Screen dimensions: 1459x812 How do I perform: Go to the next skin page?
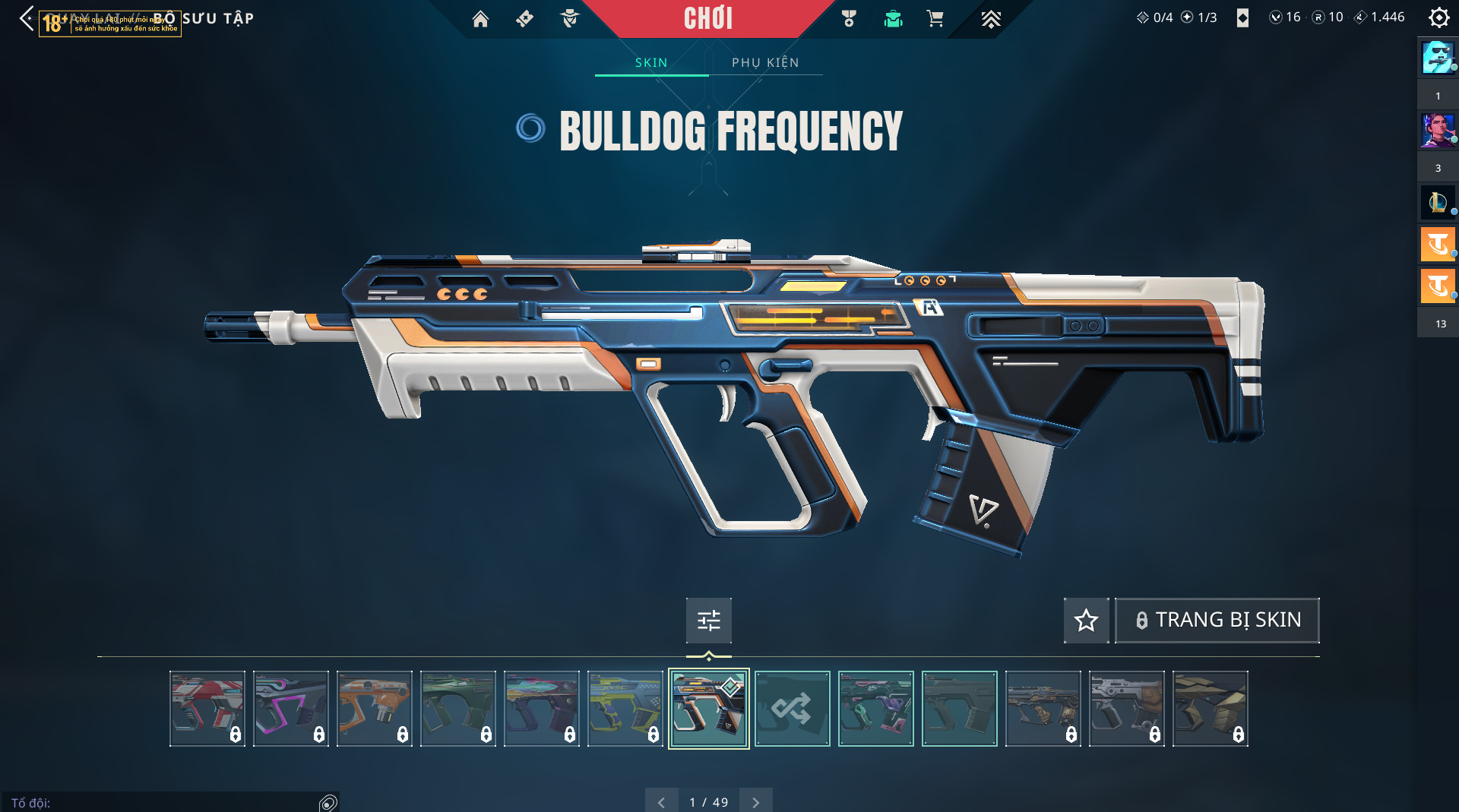(x=755, y=802)
